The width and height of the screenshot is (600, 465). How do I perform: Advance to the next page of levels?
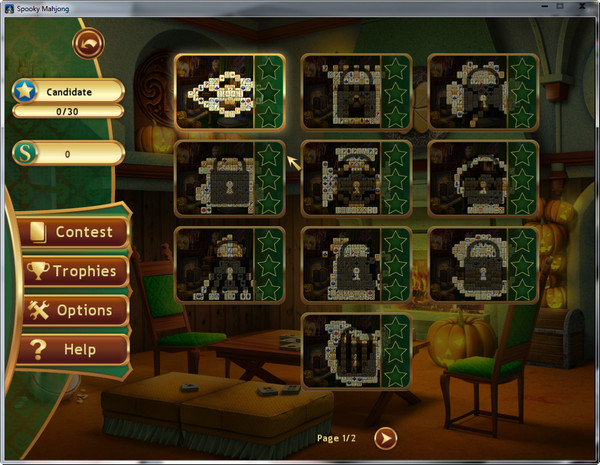pyautogui.click(x=386, y=437)
